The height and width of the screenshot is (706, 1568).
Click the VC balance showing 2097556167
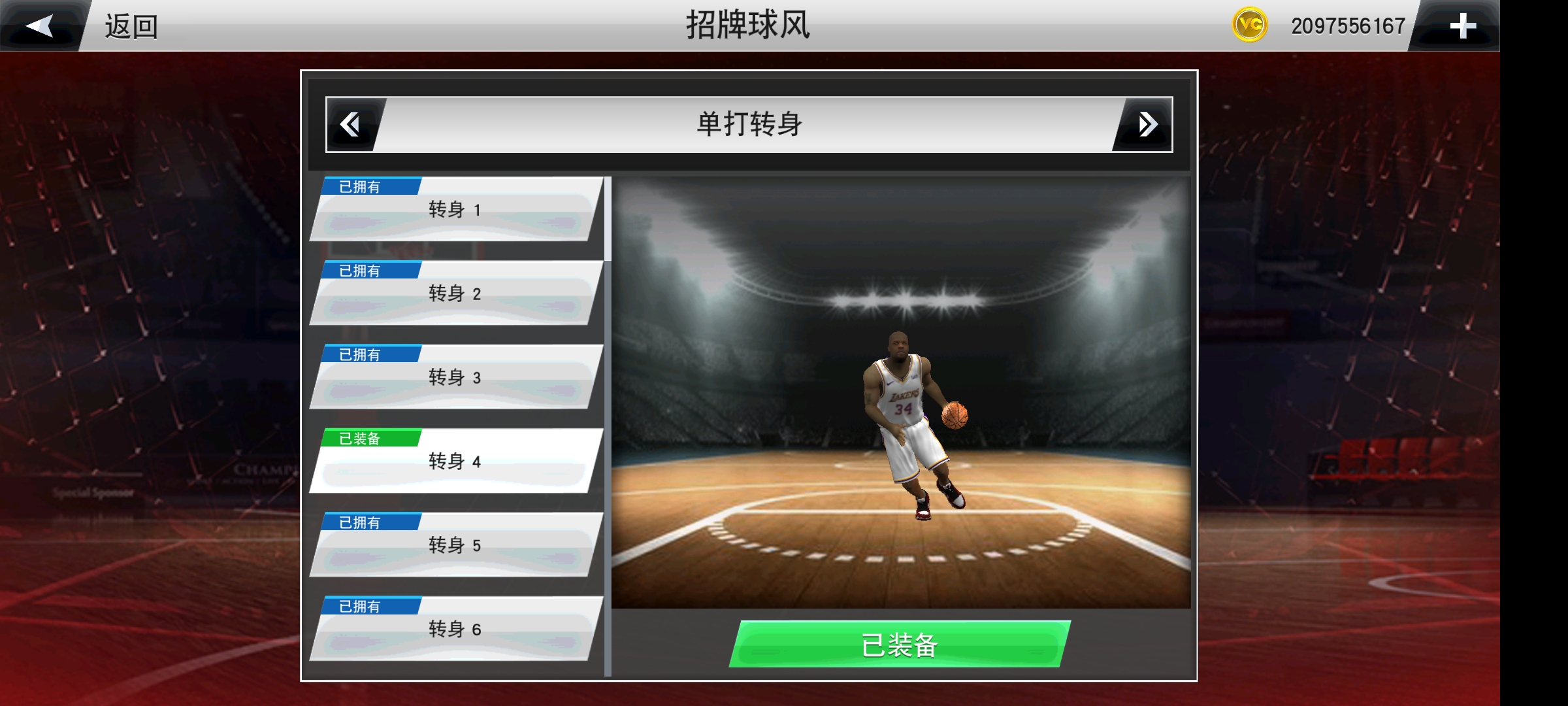pyautogui.click(x=1345, y=25)
